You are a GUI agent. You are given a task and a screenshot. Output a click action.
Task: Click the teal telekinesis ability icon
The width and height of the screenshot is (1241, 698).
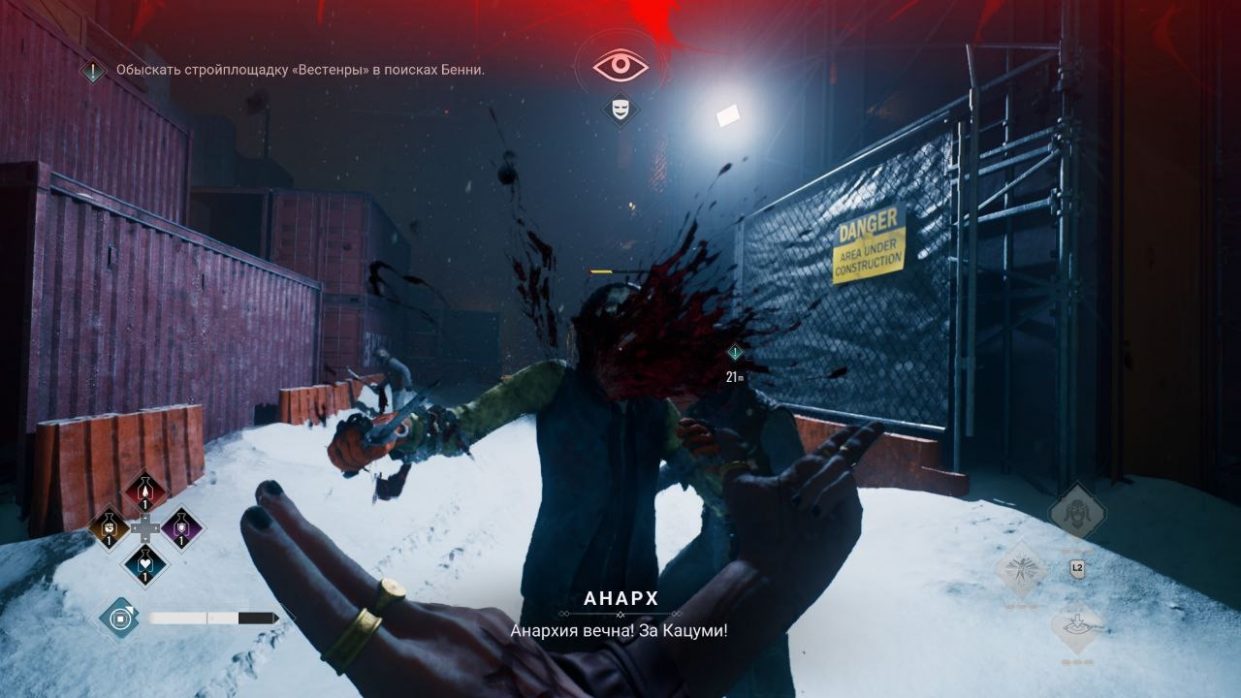pos(119,617)
